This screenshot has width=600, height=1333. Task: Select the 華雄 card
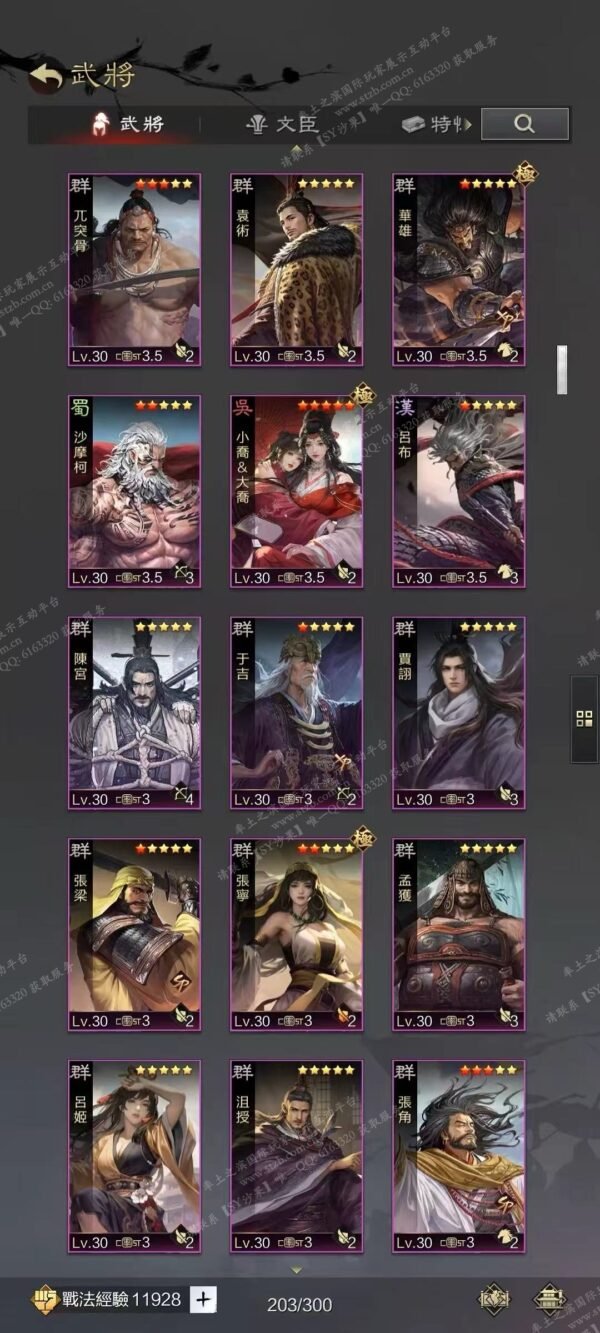pos(458,270)
